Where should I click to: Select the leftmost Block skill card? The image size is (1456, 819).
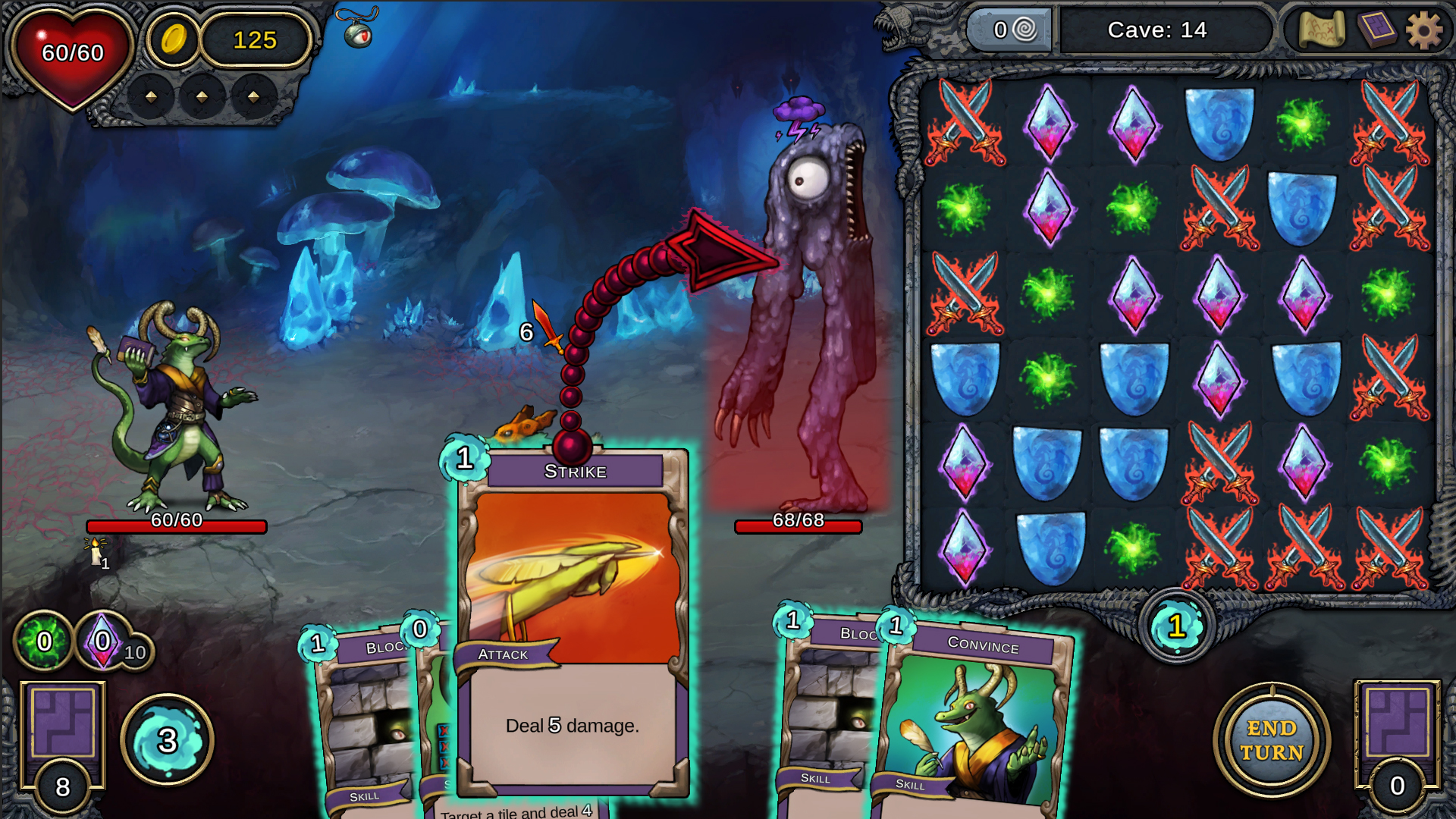click(364, 720)
